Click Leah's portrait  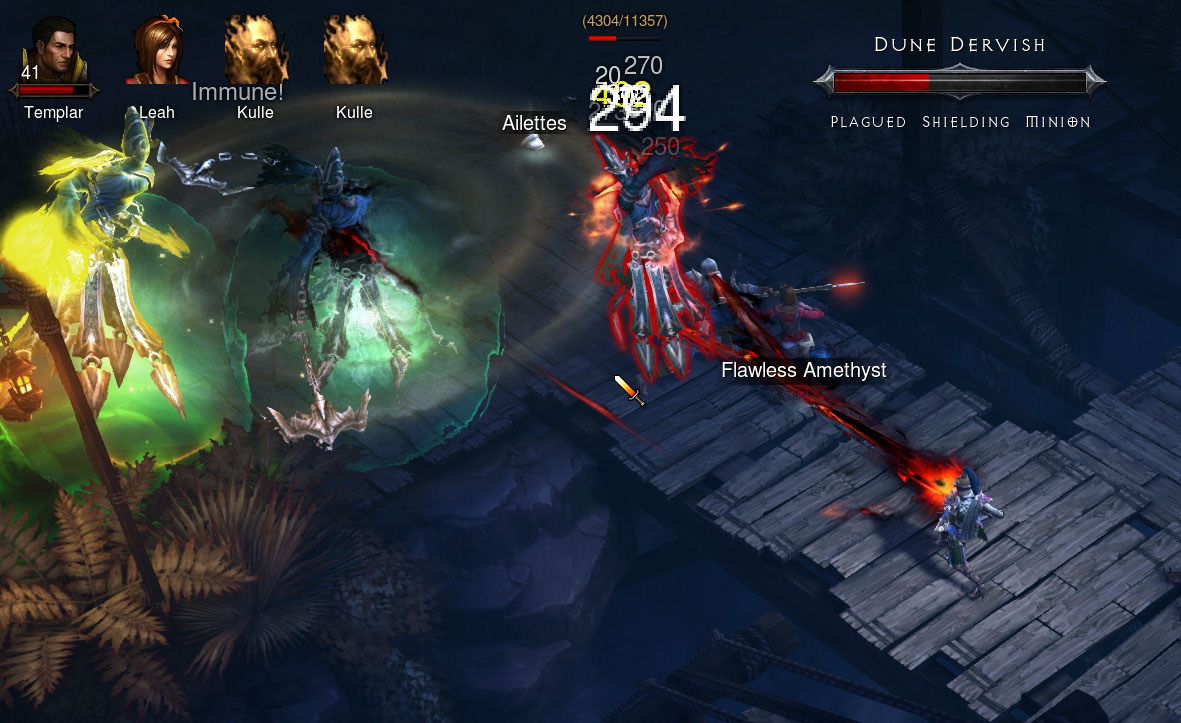(x=156, y=50)
